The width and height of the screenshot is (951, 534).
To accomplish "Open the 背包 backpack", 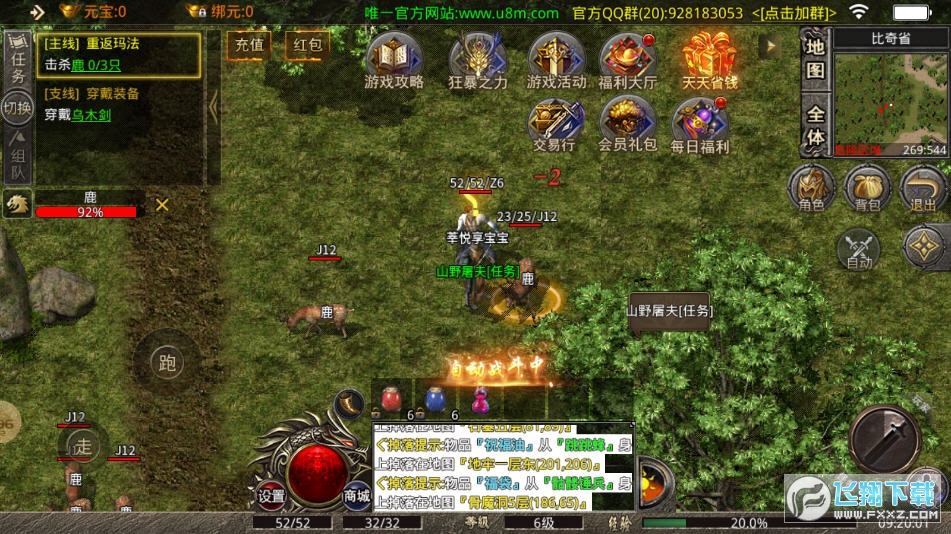I will [x=867, y=189].
